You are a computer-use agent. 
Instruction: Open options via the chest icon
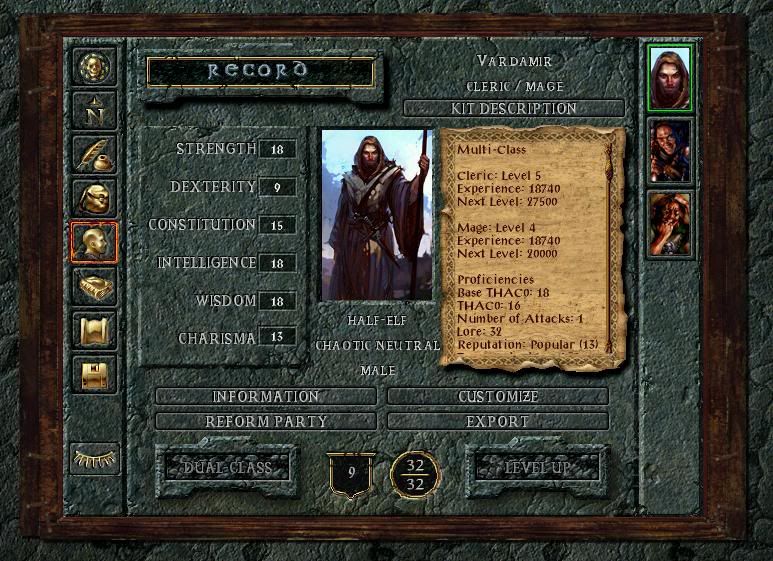(94, 374)
